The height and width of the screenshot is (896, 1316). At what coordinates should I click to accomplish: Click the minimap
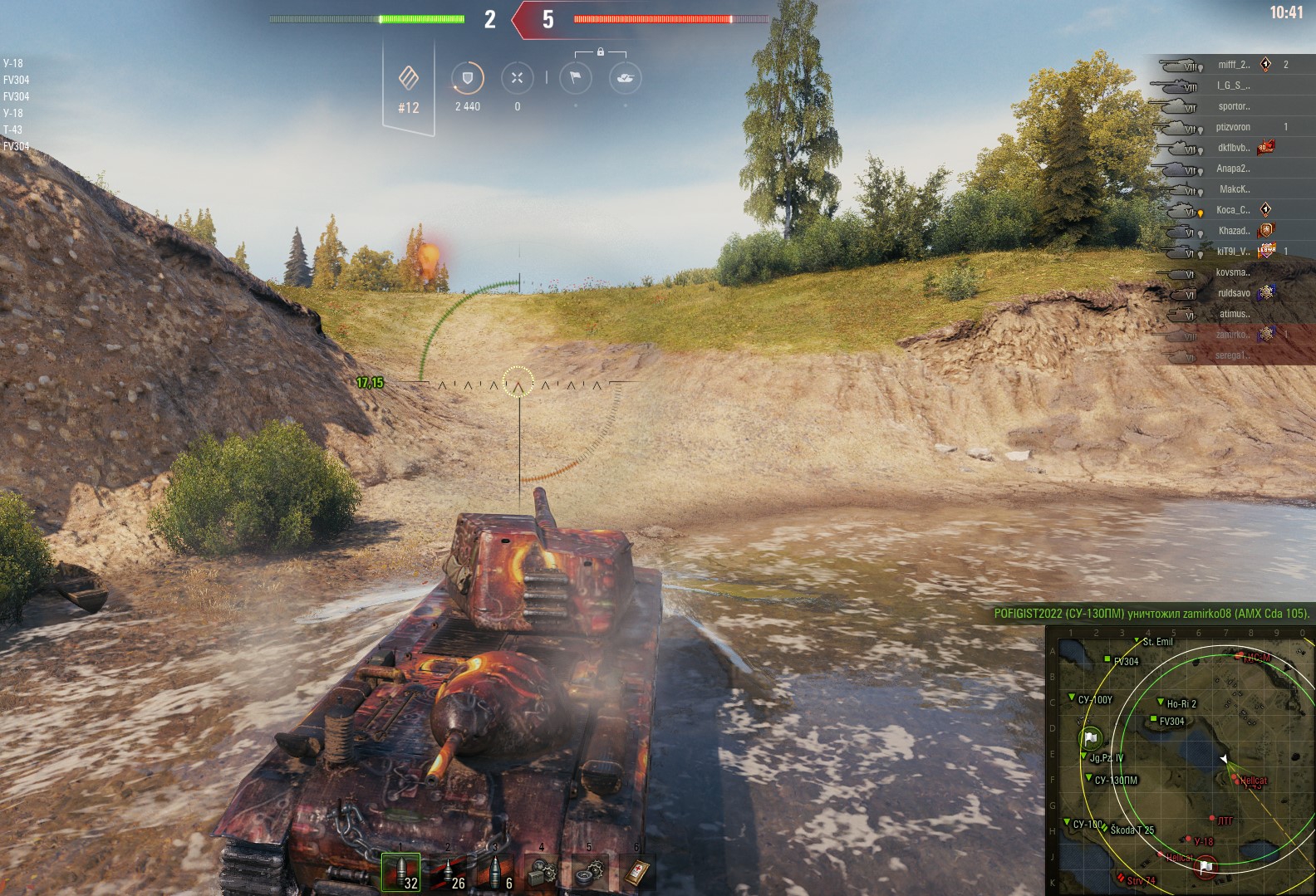pyautogui.click(x=1180, y=760)
